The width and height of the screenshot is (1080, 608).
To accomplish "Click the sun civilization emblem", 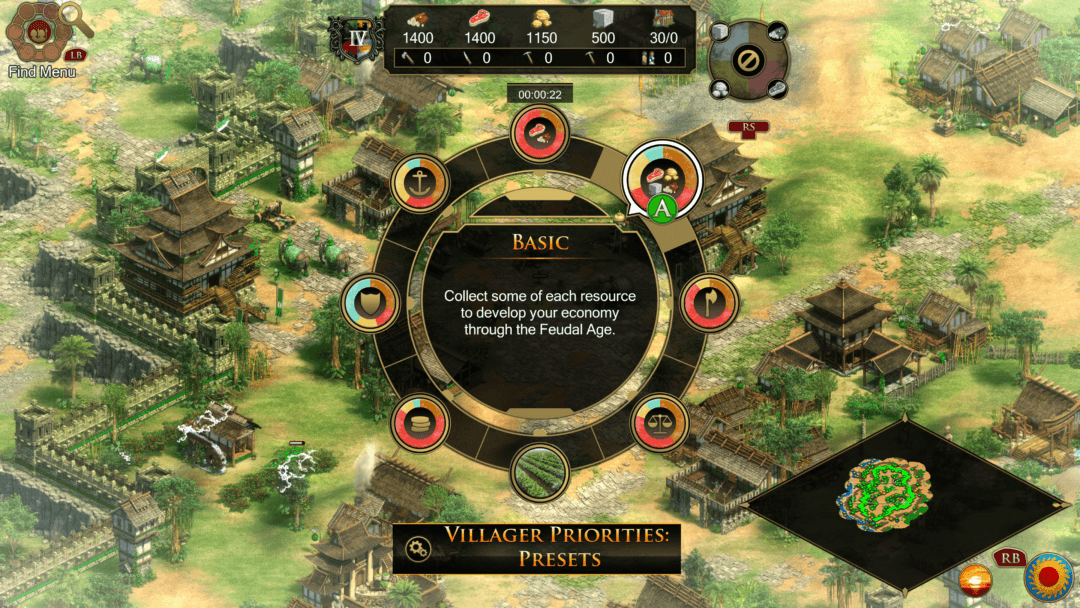I will click(x=1047, y=577).
